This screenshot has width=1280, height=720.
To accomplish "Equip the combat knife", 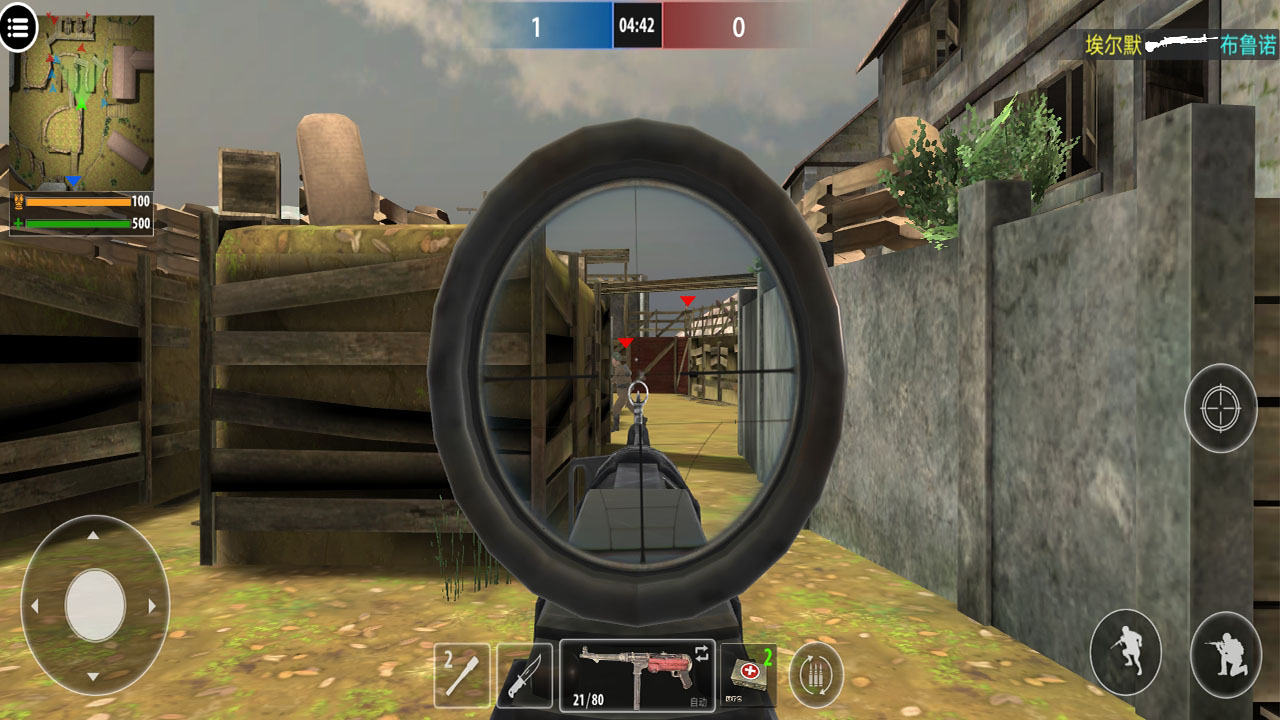I will coord(524,675).
